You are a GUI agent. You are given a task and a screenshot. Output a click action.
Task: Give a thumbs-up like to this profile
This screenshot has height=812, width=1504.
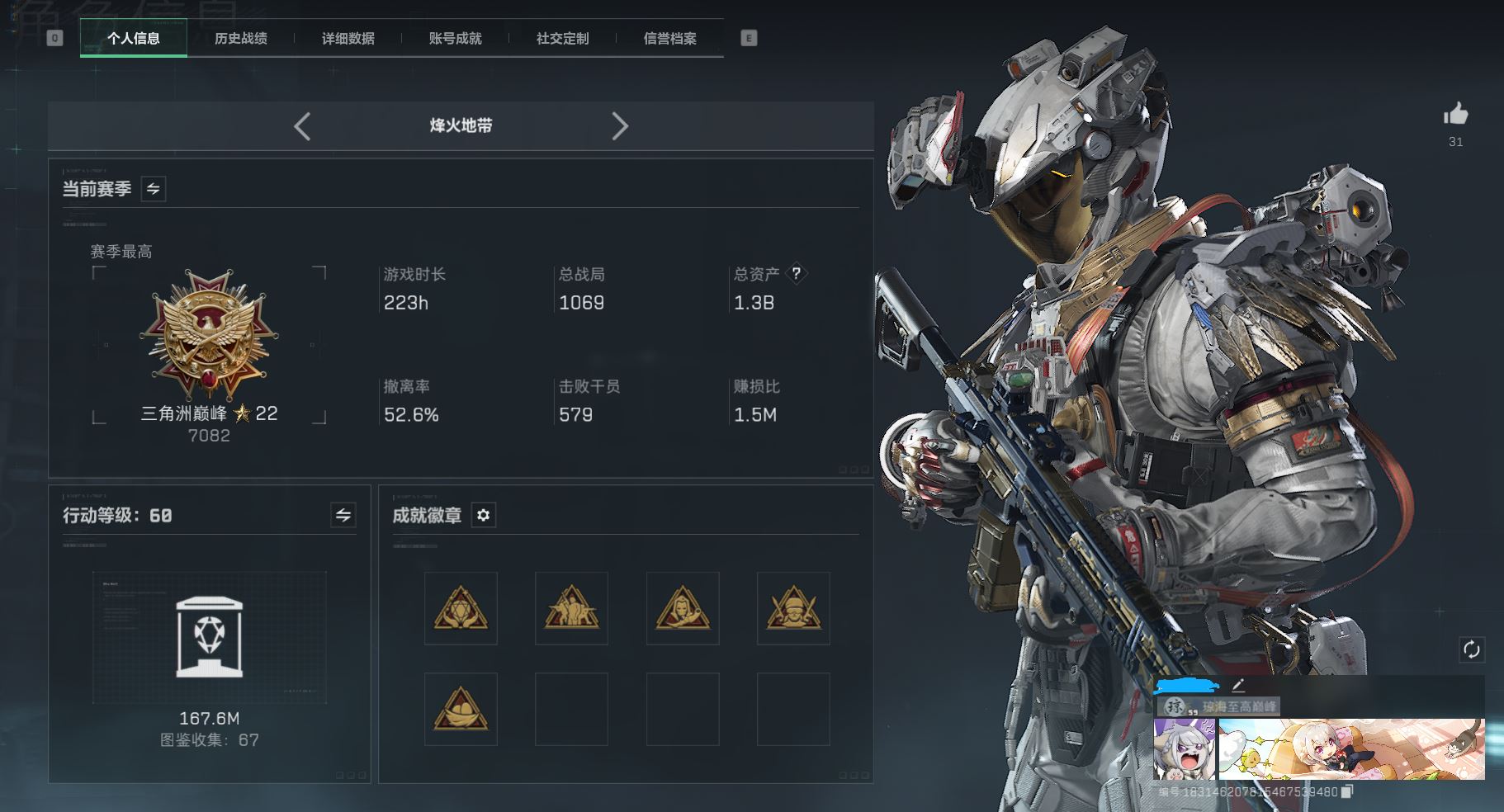click(x=1455, y=115)
